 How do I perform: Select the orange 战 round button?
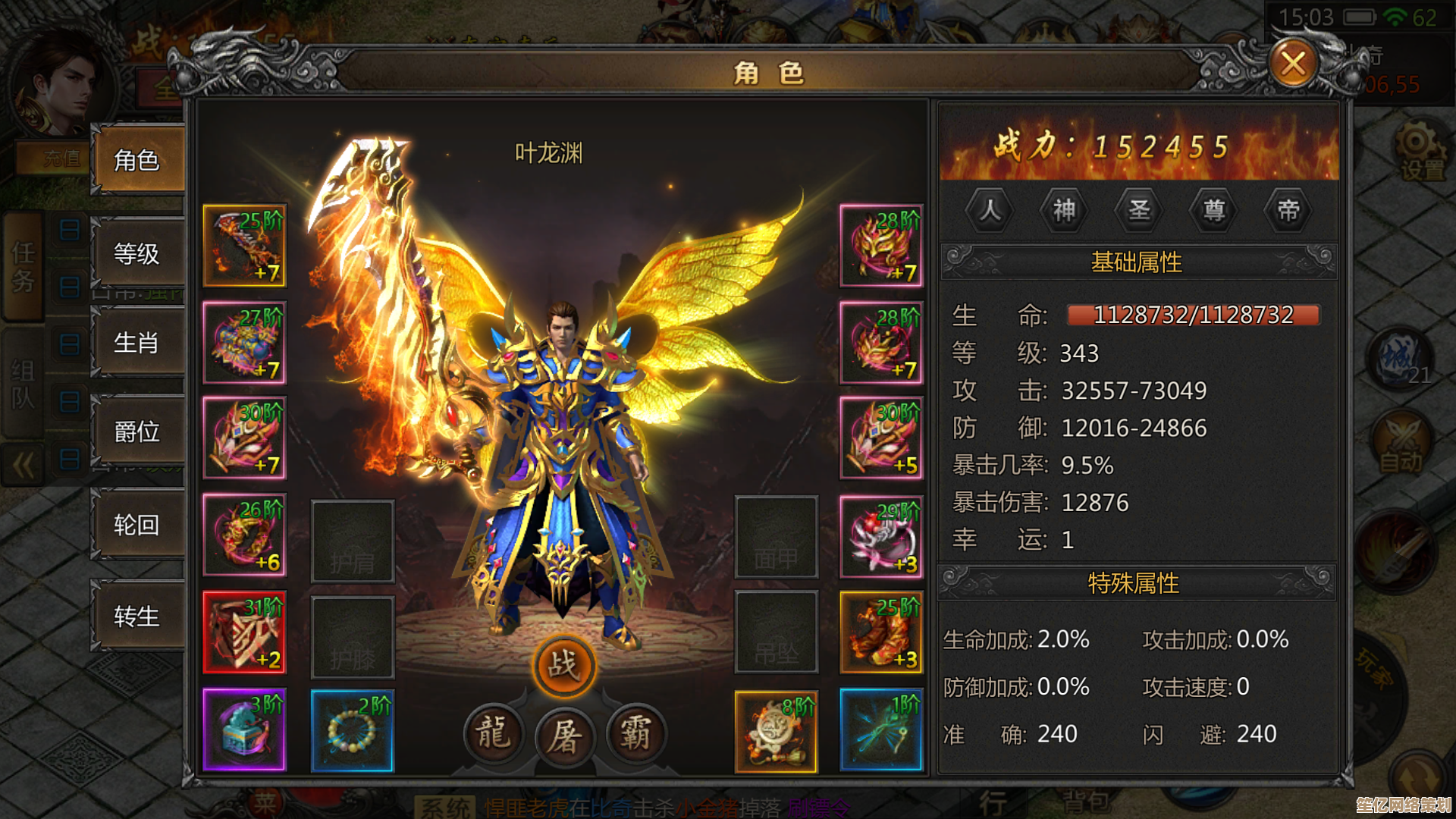pyautogui.click(x=563, y=666)
